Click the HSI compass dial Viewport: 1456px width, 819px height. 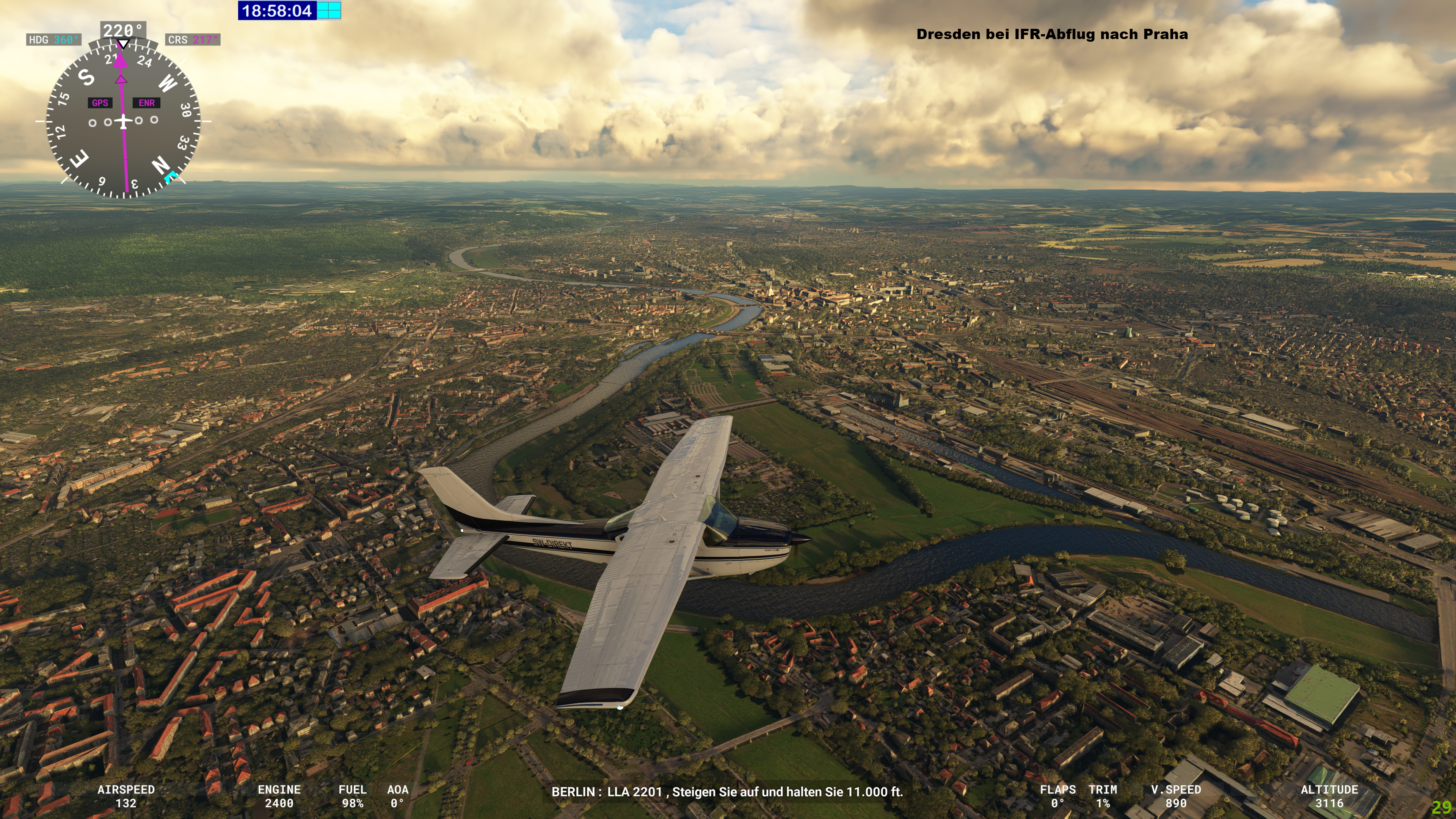(123, 121)
